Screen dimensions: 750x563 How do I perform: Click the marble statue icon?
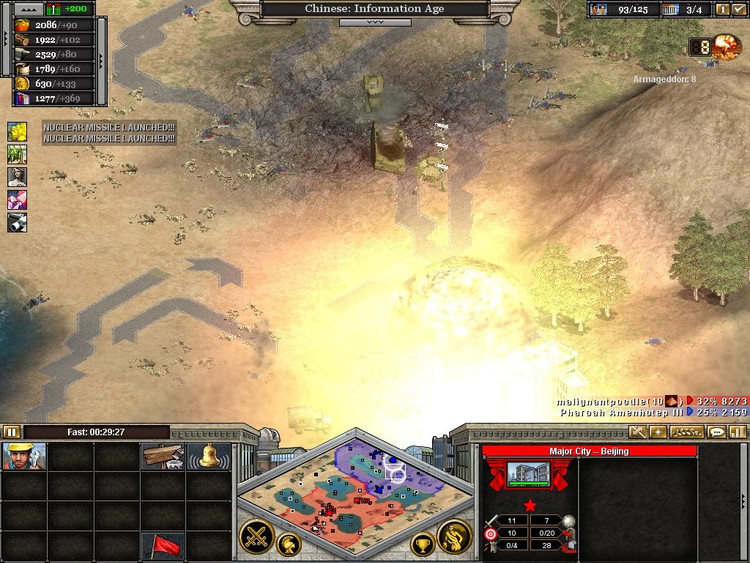[17, 177]
